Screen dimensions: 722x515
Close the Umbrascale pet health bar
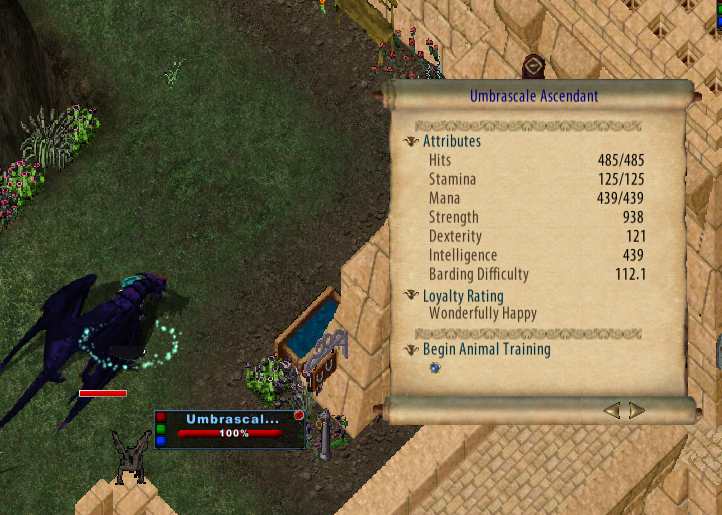tap(298, 415)
